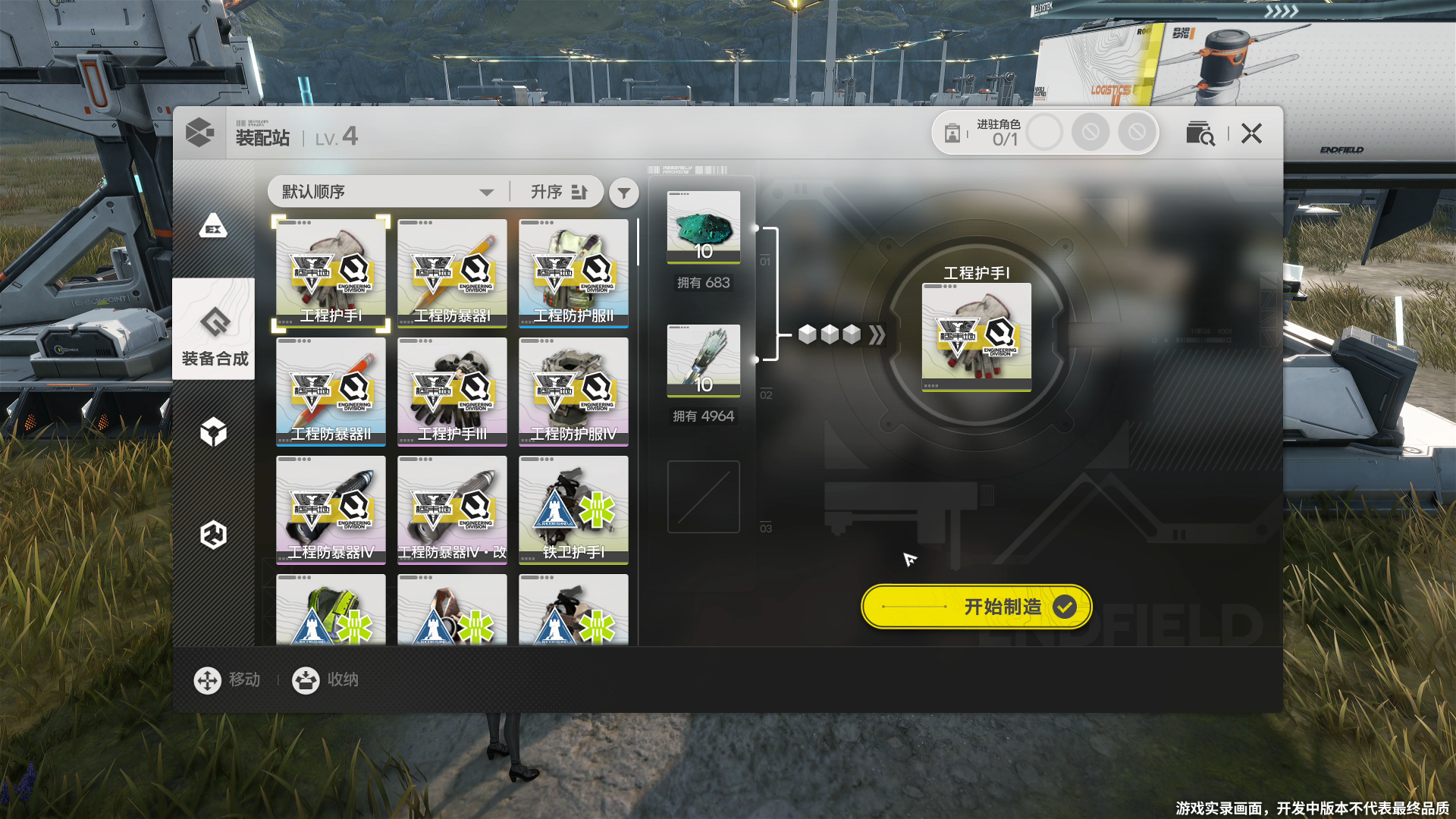Image resolution: width=1456 pixels, height=819 pixels.
Task: Select the 工程护手III recipe
Action: (452, 391)
